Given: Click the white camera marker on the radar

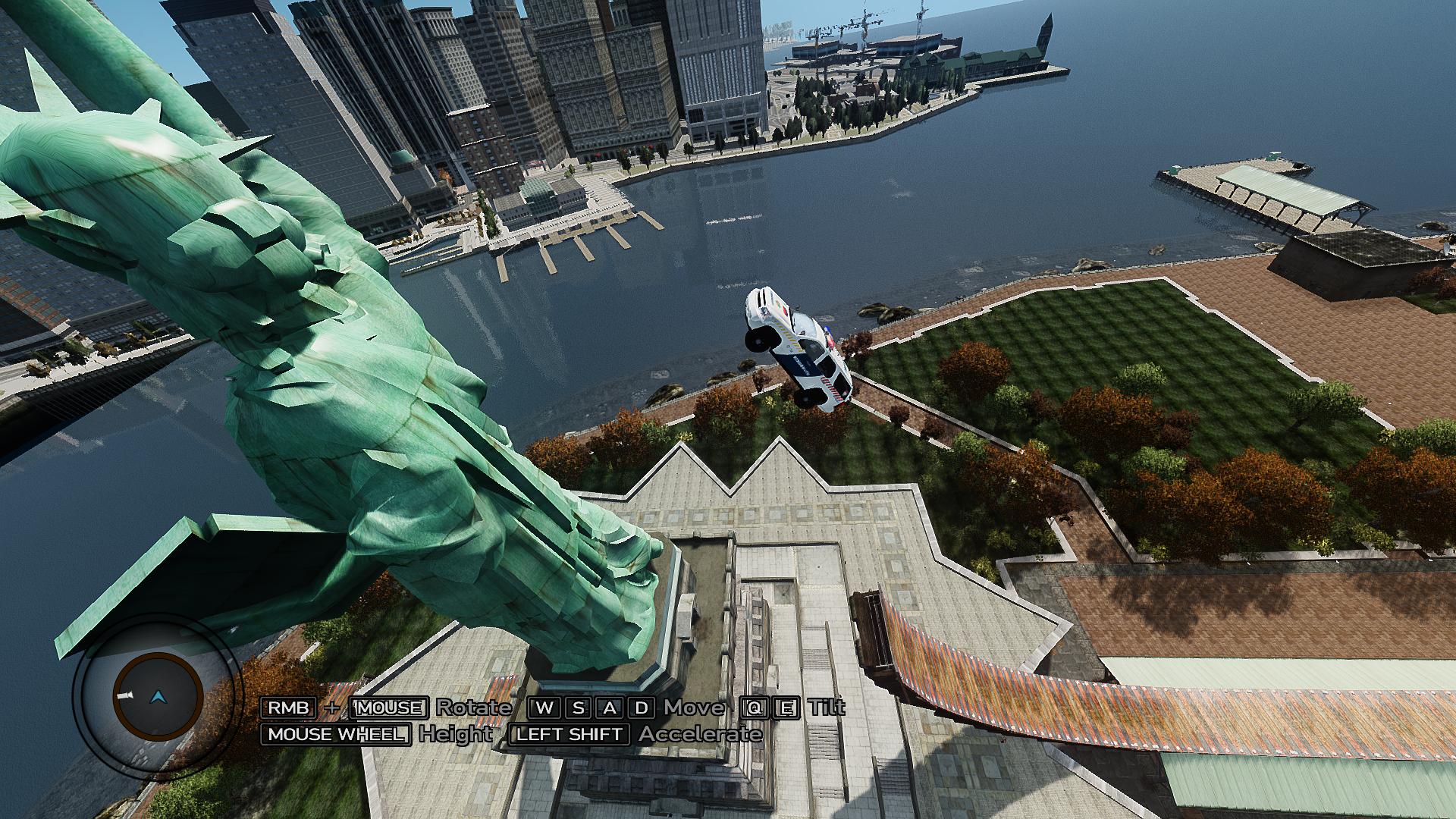Looking at the screenshot, I should click(124, 695).
